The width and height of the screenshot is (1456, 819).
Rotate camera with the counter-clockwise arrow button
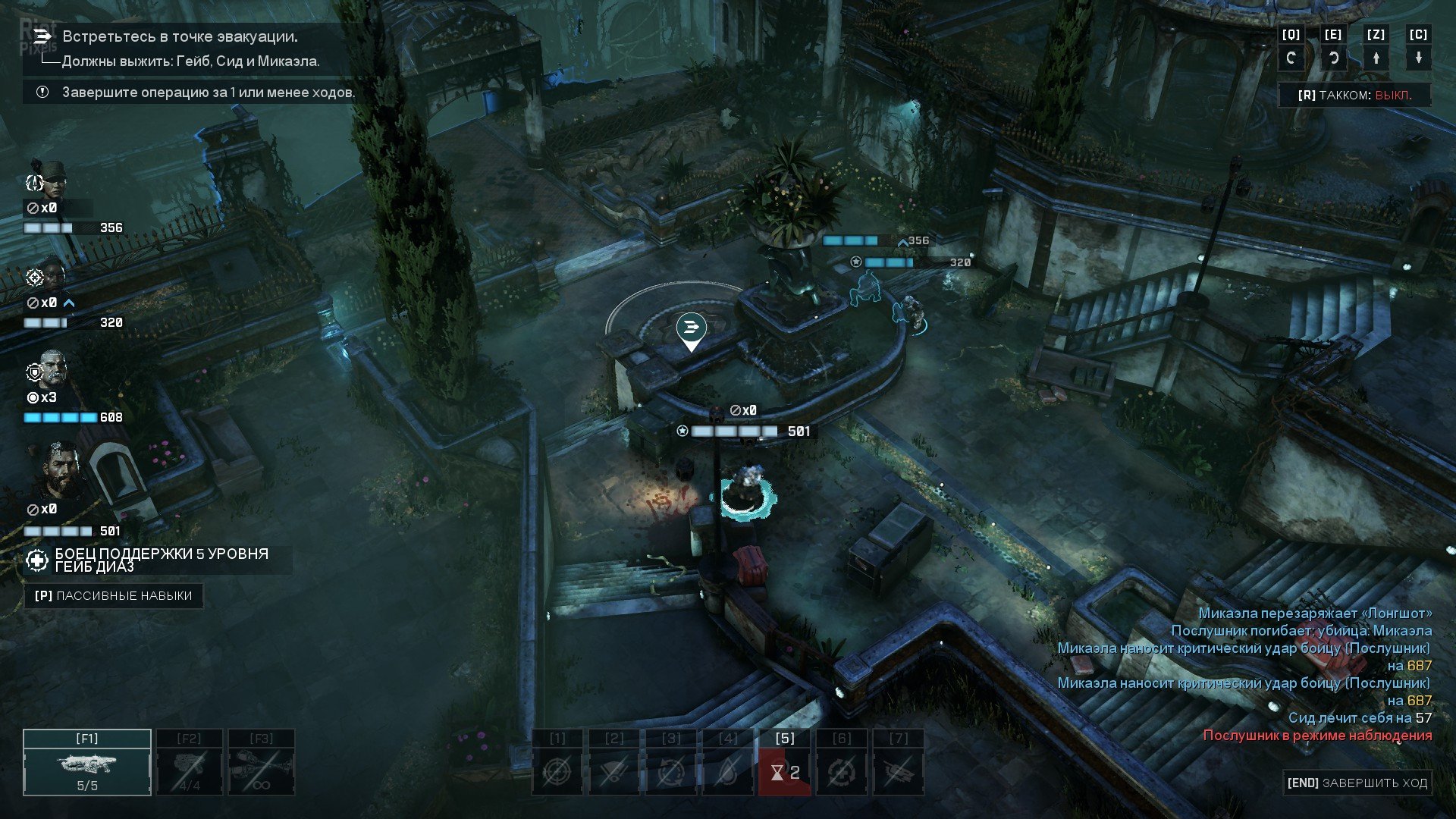(1291, 58)
